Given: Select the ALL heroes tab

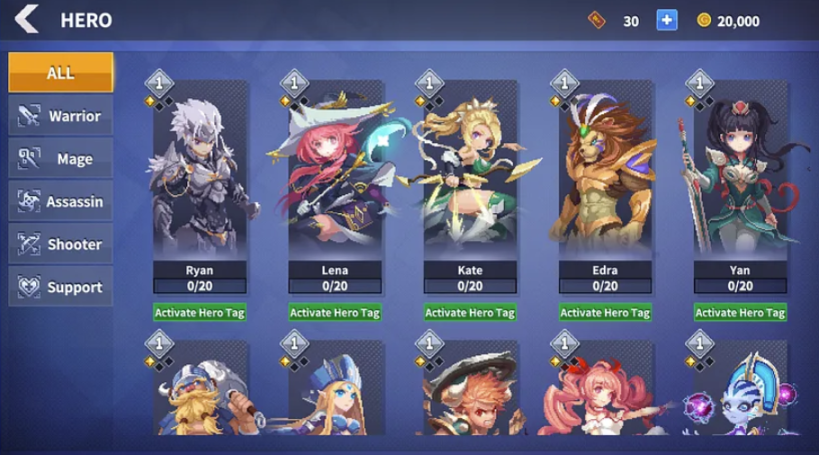Looking at the screenshot, I should pyautogui.click(x=60, y=73).
